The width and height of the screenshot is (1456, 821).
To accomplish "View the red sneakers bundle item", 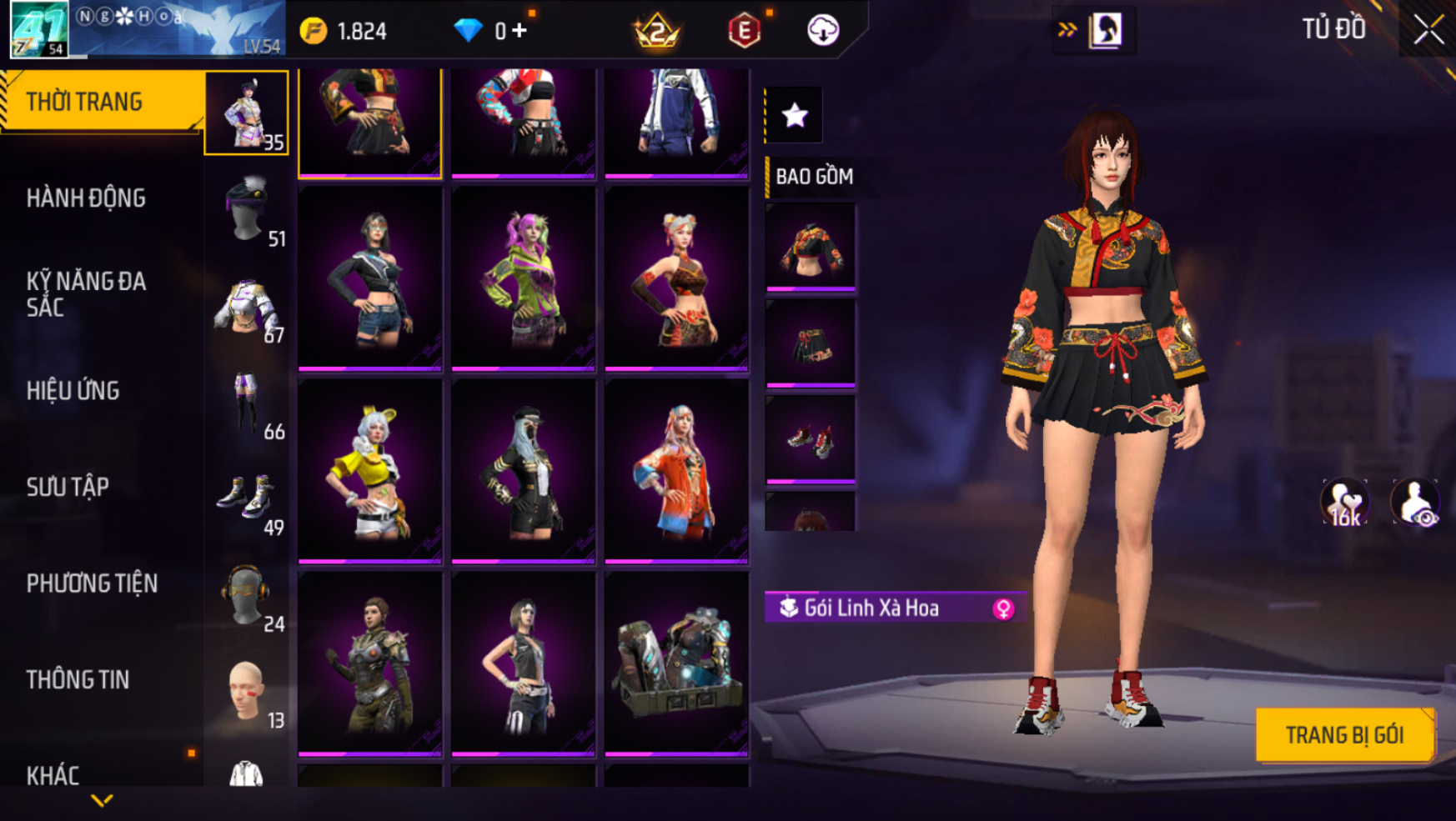I will [x=810, y=439].
